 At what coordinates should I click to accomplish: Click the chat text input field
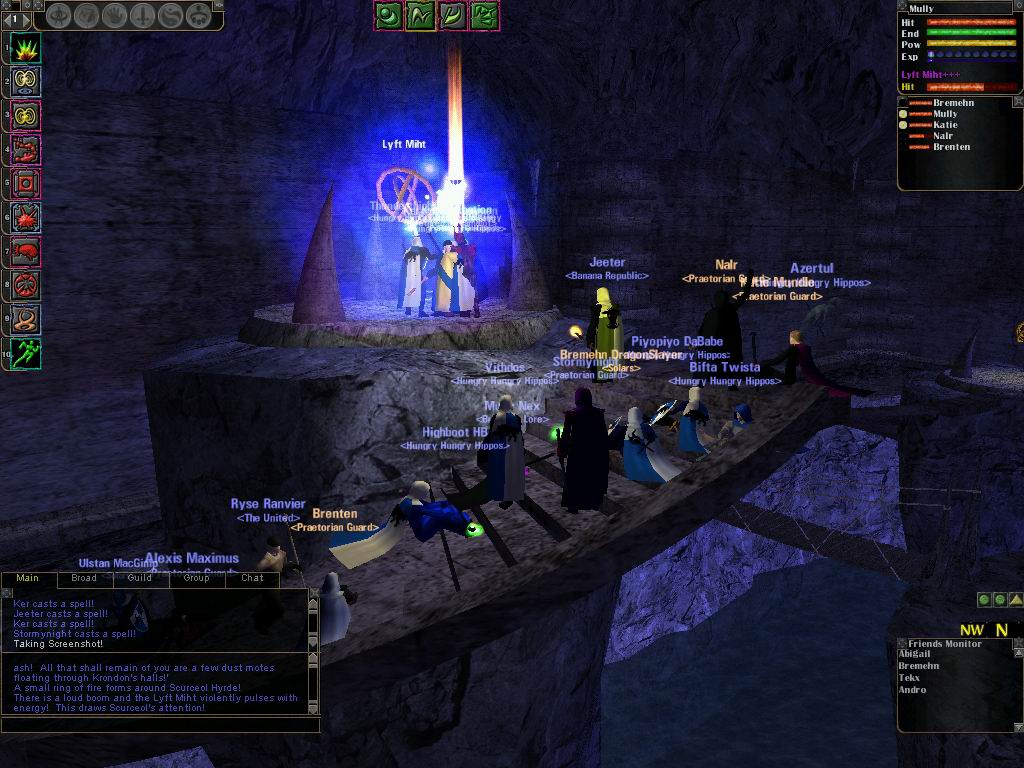pyautogui.click(x=160, y=724)
